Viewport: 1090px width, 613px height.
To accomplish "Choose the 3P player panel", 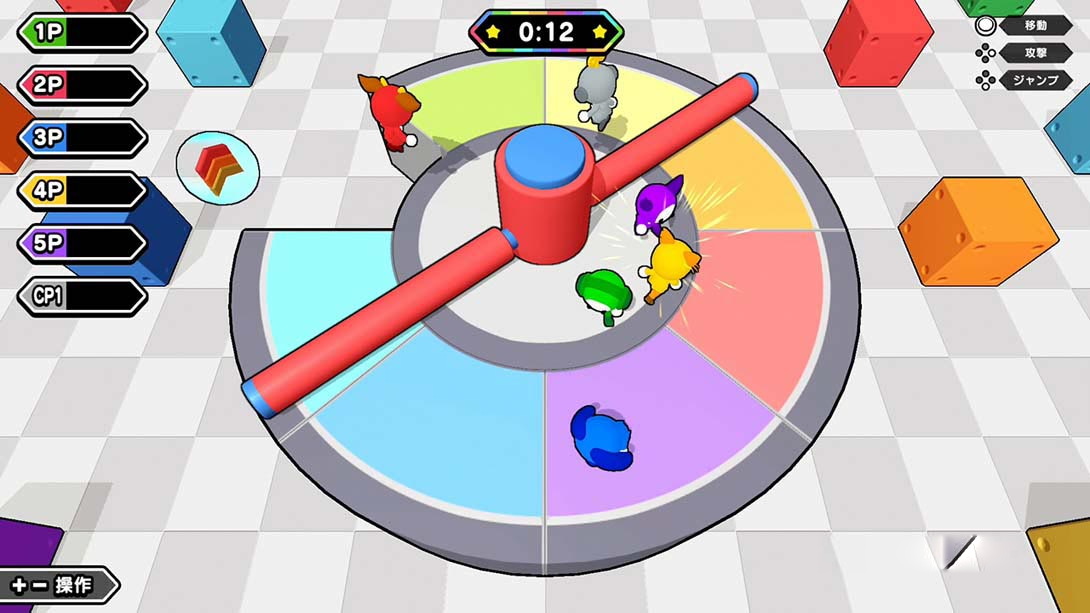I will [82, 138].
